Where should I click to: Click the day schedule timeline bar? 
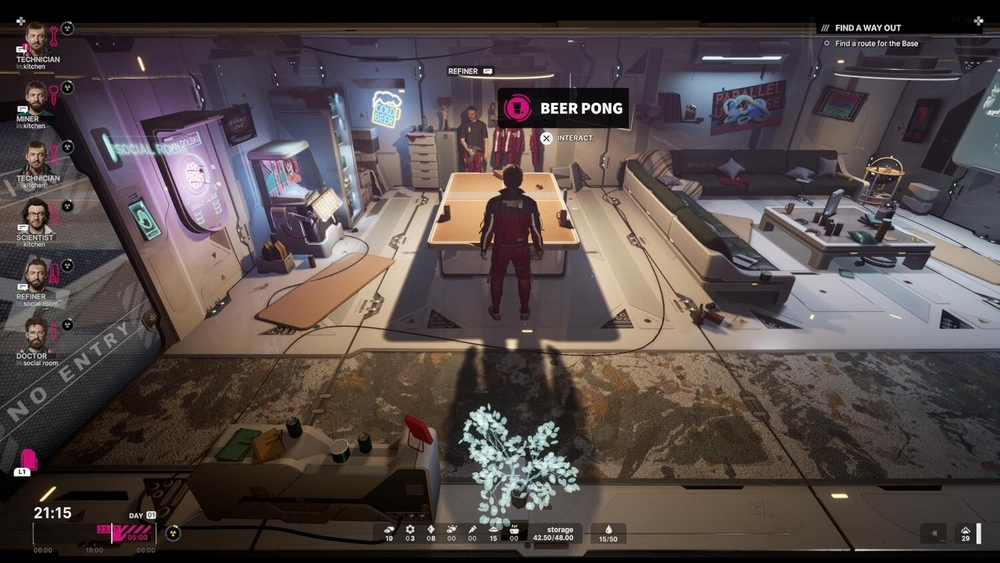coord(95,533)
